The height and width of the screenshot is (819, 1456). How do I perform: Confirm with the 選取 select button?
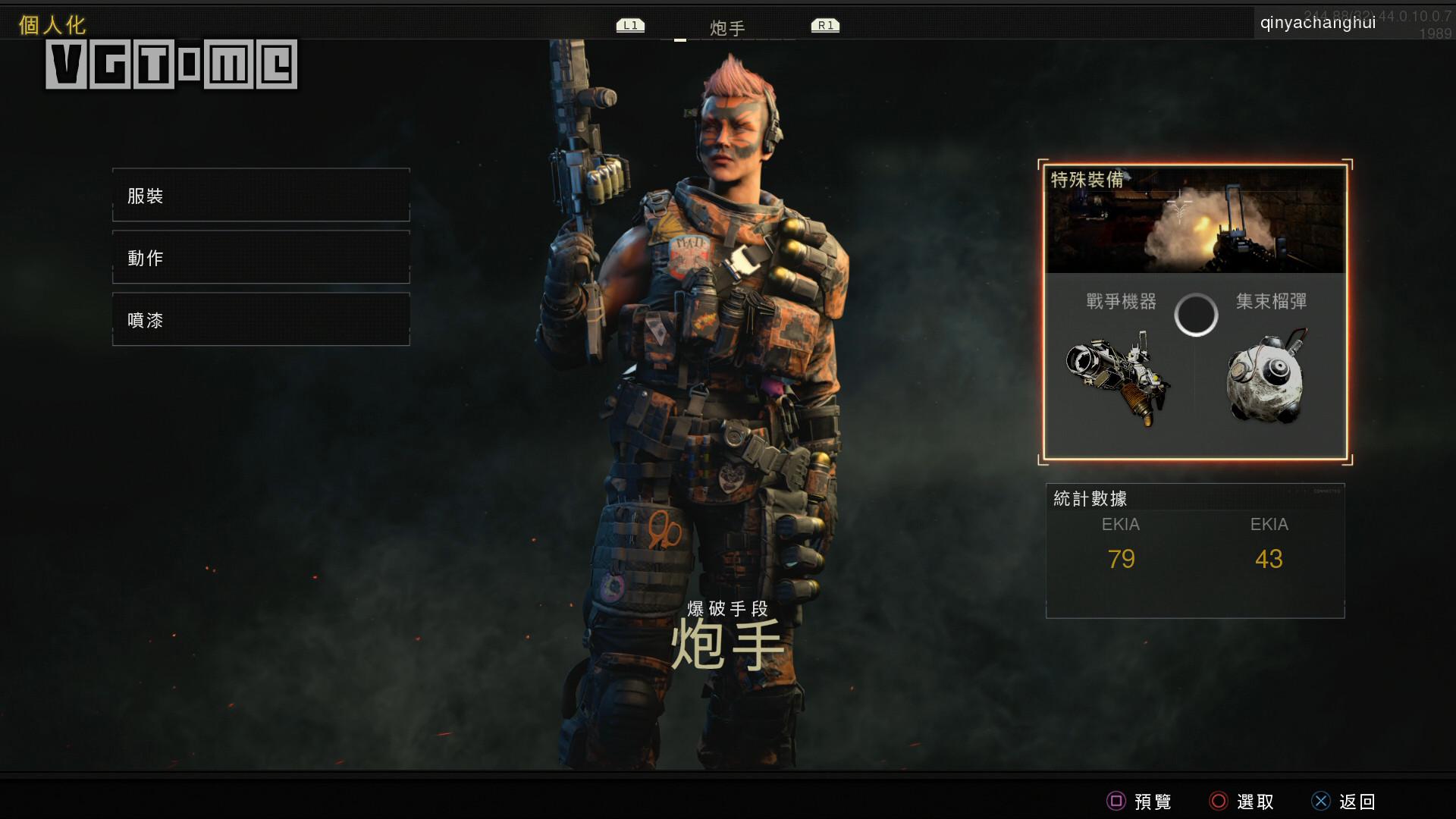pyautogui.click(x=1241, y=802)
